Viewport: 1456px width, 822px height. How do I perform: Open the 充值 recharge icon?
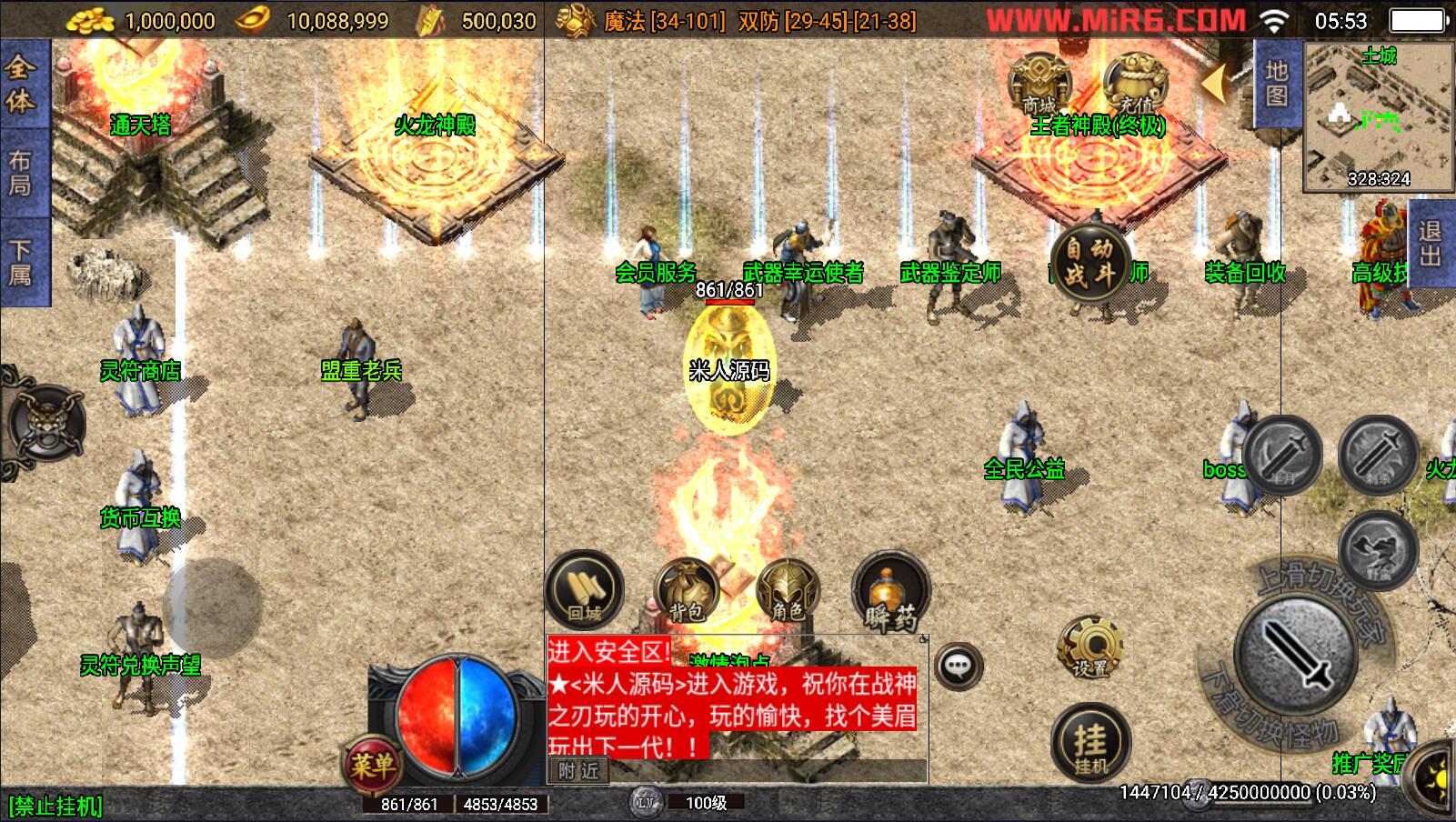(1134, 84)
